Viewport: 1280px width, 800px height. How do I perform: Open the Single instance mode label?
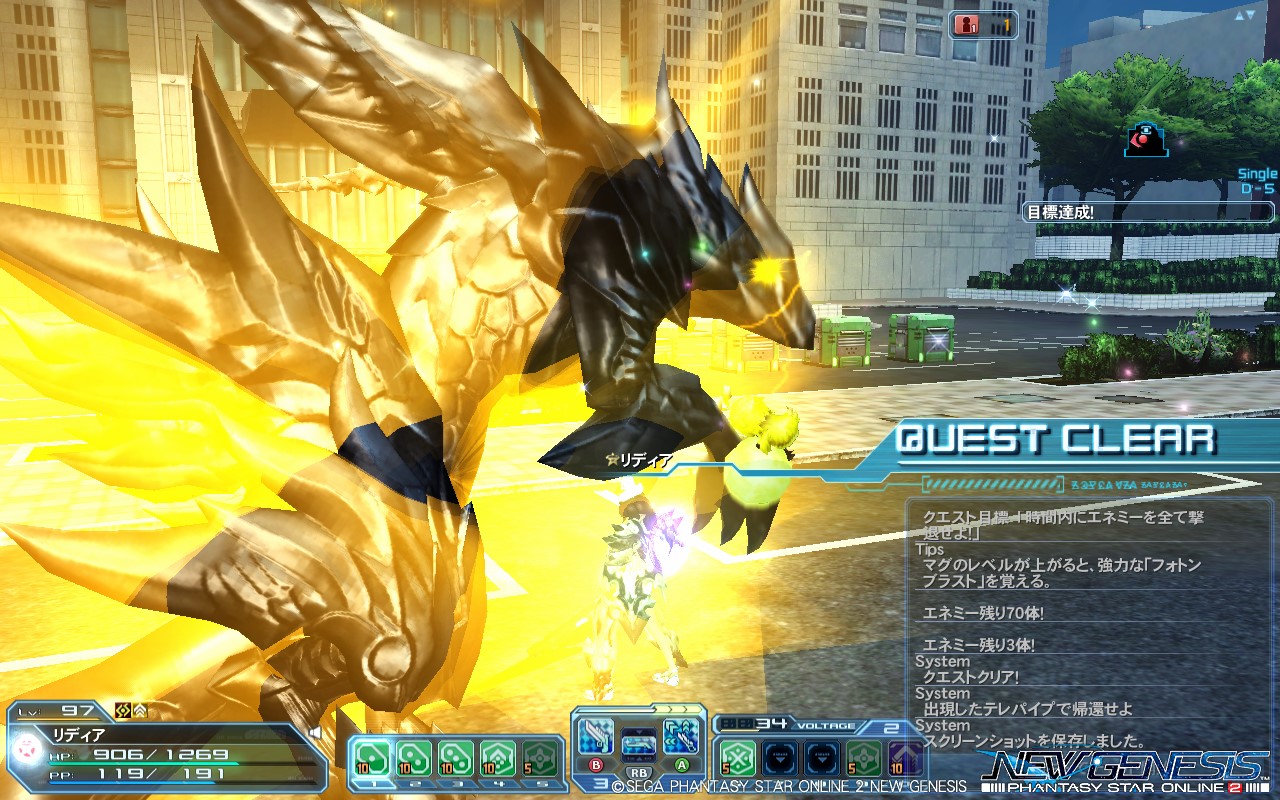[x=1256, y=174]
